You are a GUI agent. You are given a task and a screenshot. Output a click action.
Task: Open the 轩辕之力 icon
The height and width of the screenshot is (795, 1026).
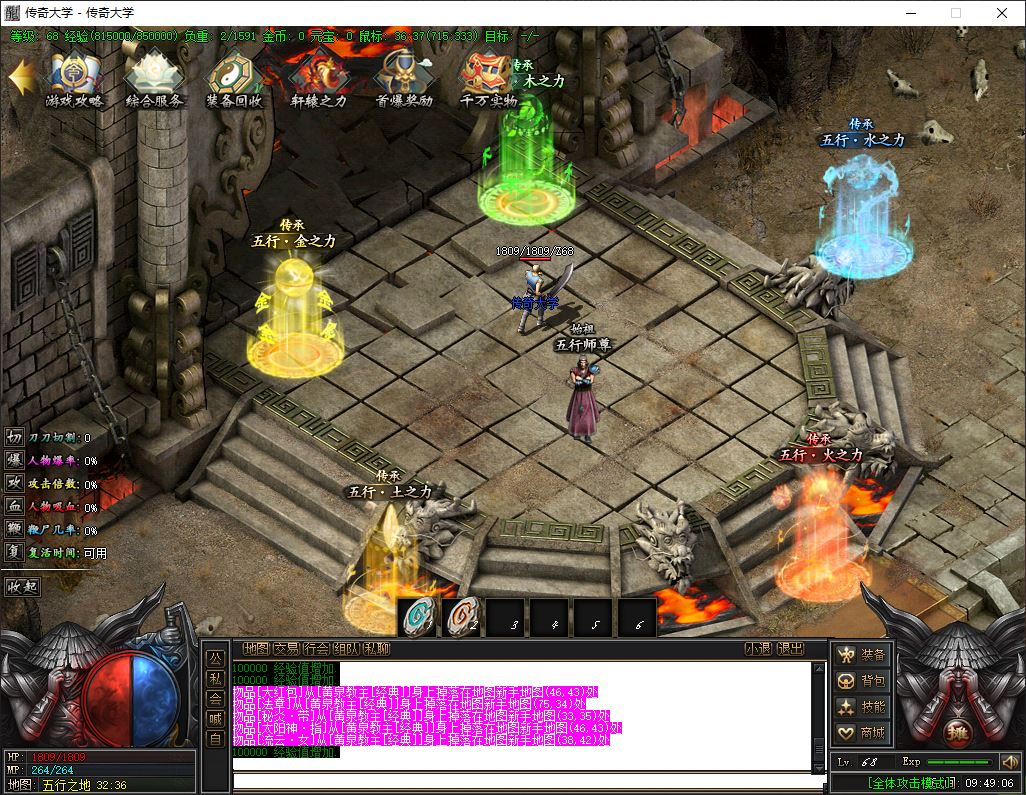318,78
